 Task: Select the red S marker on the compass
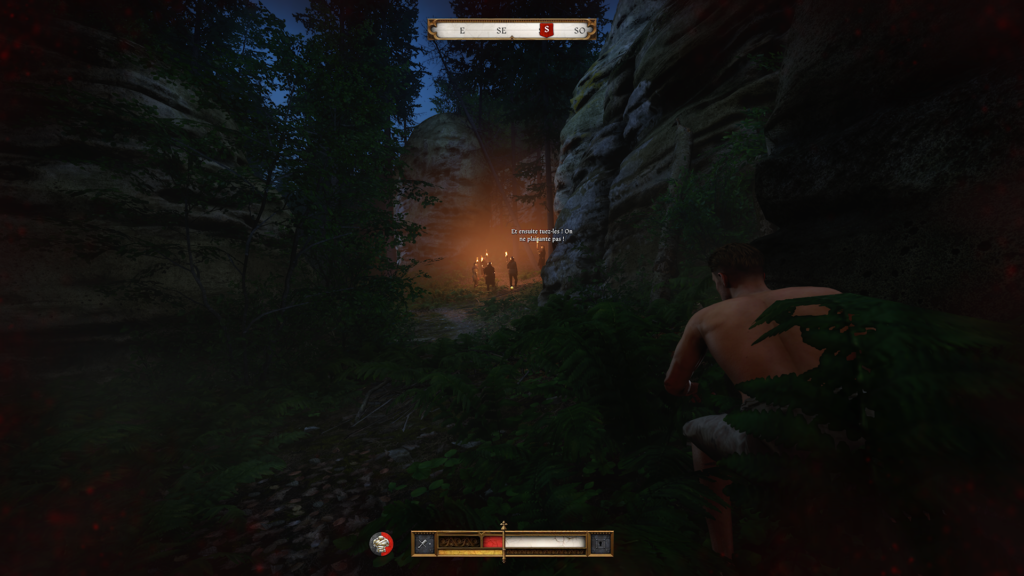coord(546,30)
